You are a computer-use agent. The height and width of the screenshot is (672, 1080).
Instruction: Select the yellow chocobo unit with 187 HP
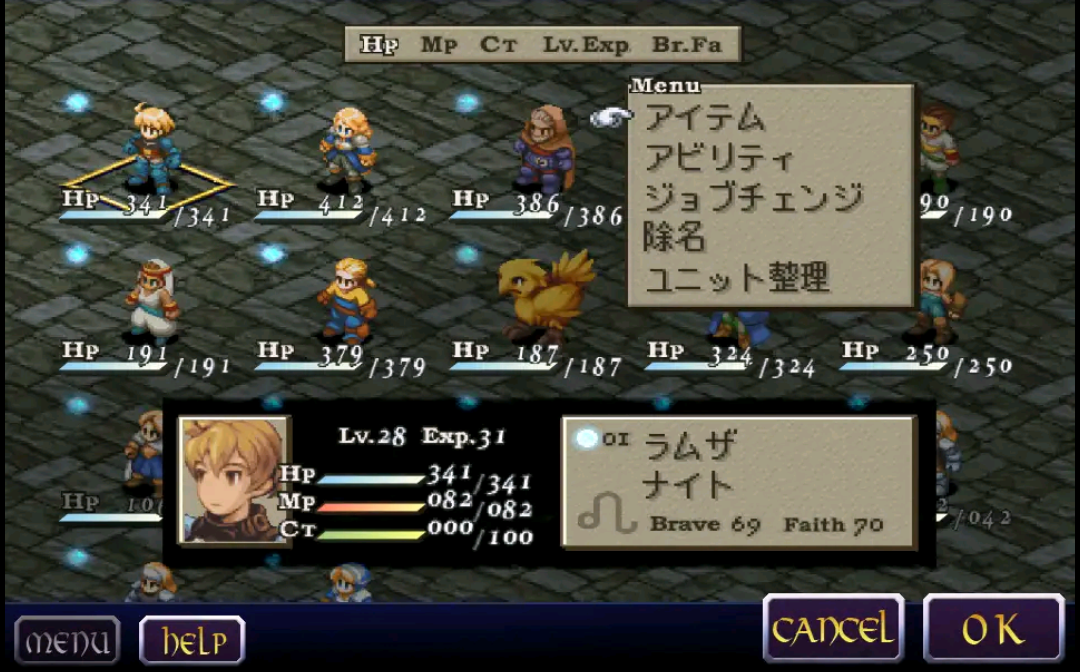click(x=545, y=298)
